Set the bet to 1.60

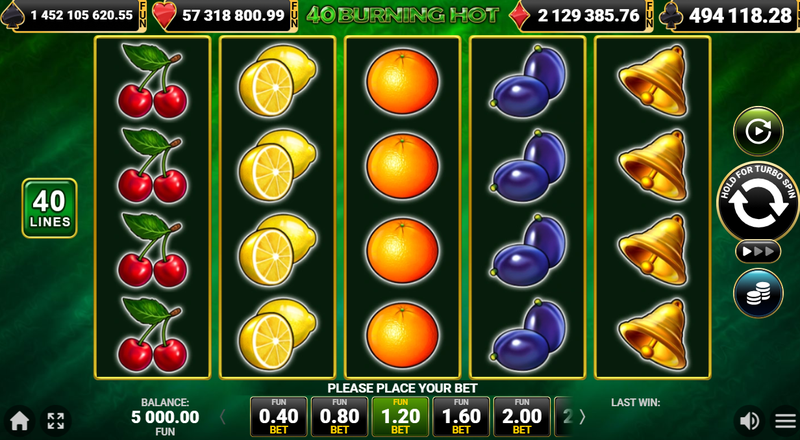(x=461, y=417)
